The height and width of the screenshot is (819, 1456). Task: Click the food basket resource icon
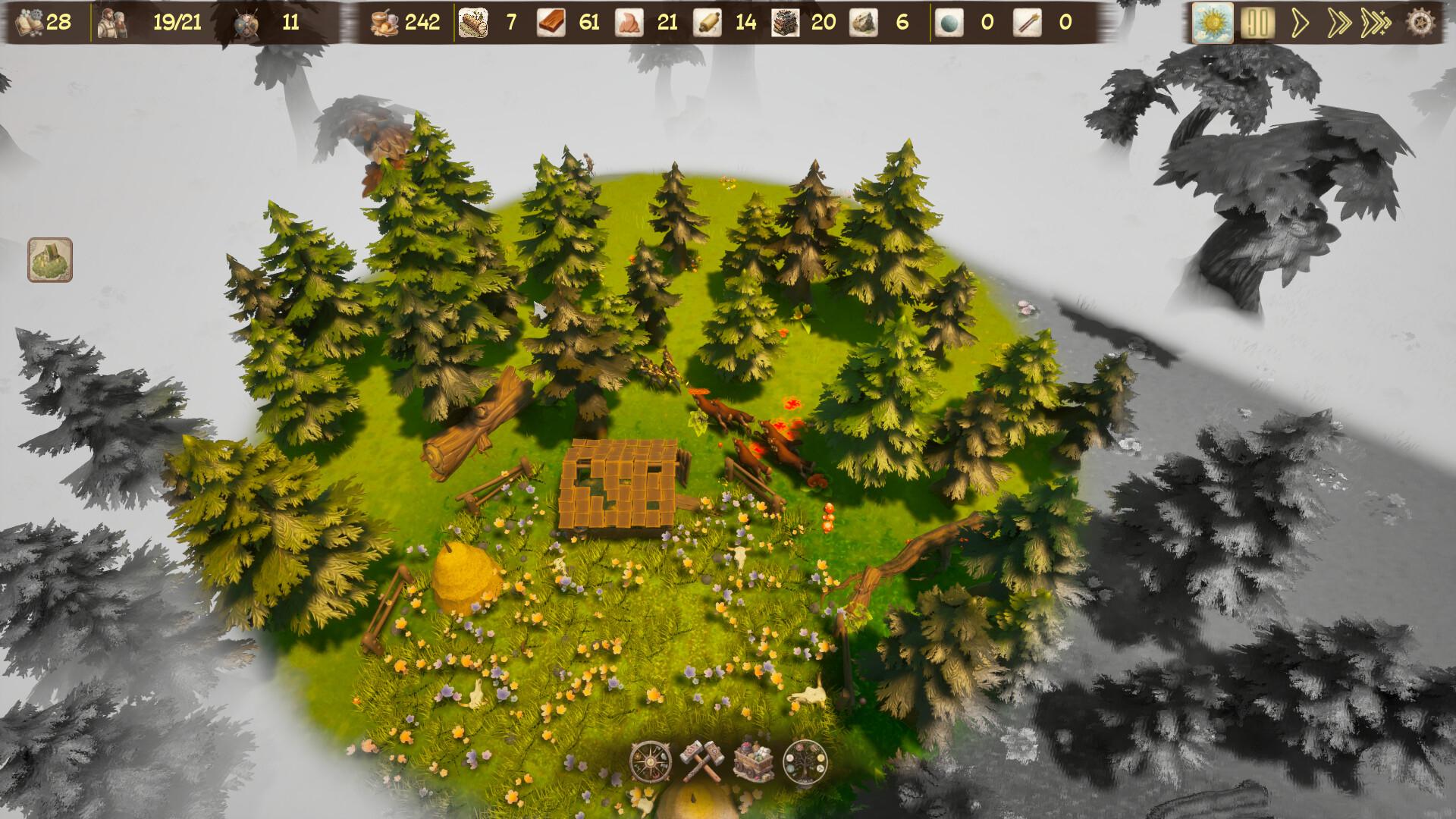tap(384, 23)
